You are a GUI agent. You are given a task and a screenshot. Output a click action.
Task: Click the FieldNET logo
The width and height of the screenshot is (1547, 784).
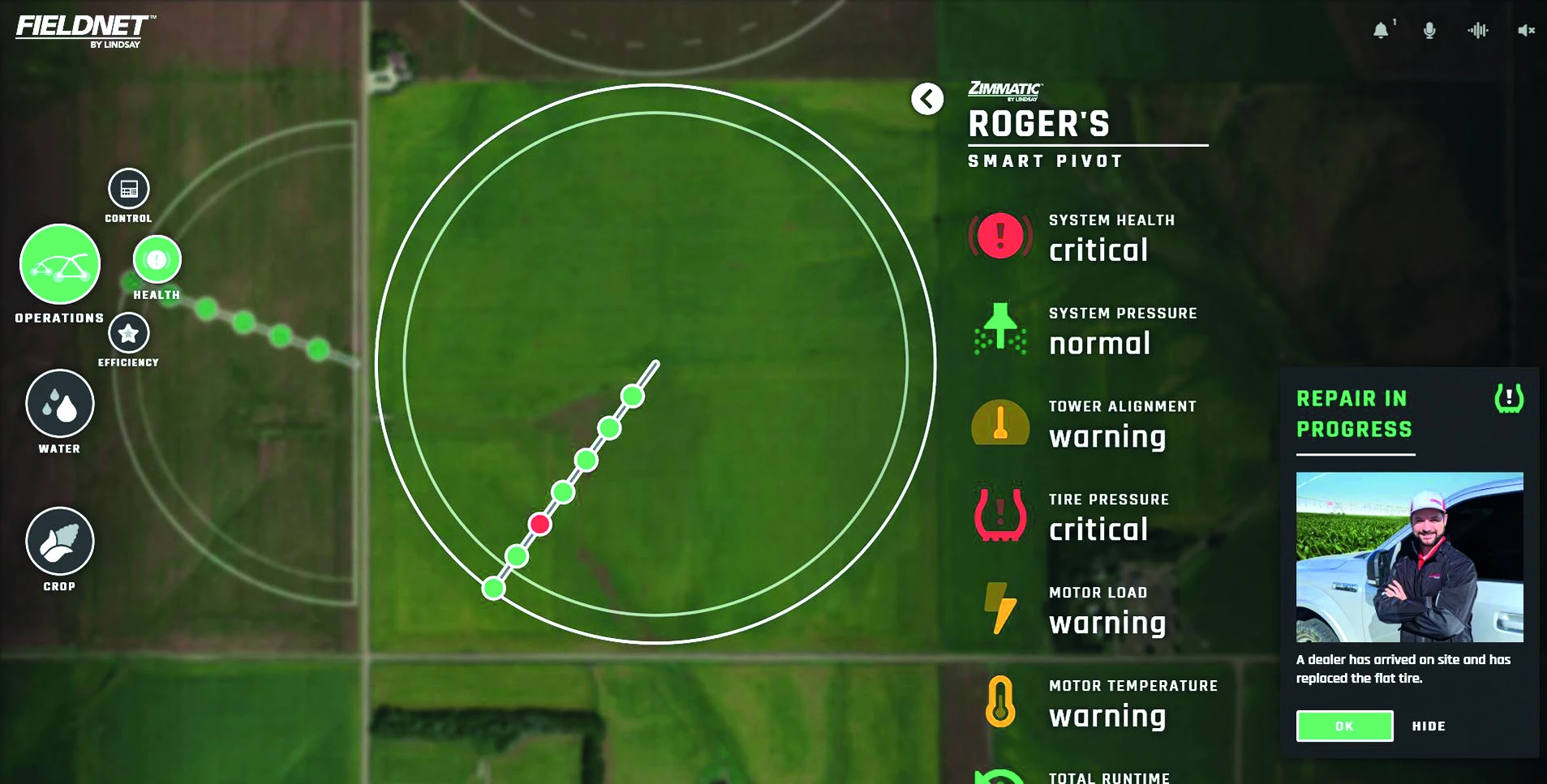click(85, 31)
